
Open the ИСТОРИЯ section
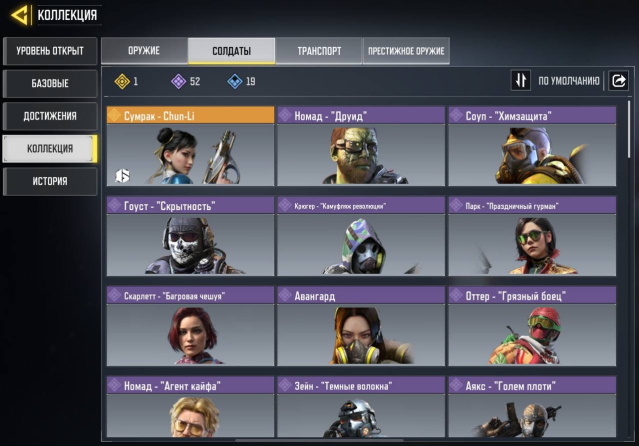click(x=50, y=181)
